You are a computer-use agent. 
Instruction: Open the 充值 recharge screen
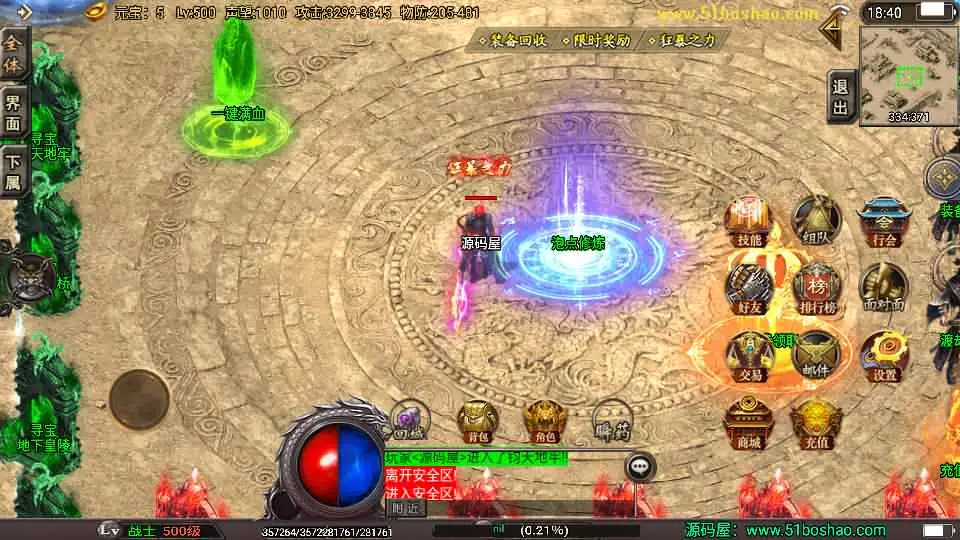pyautogui.click(x=815, y=422)
